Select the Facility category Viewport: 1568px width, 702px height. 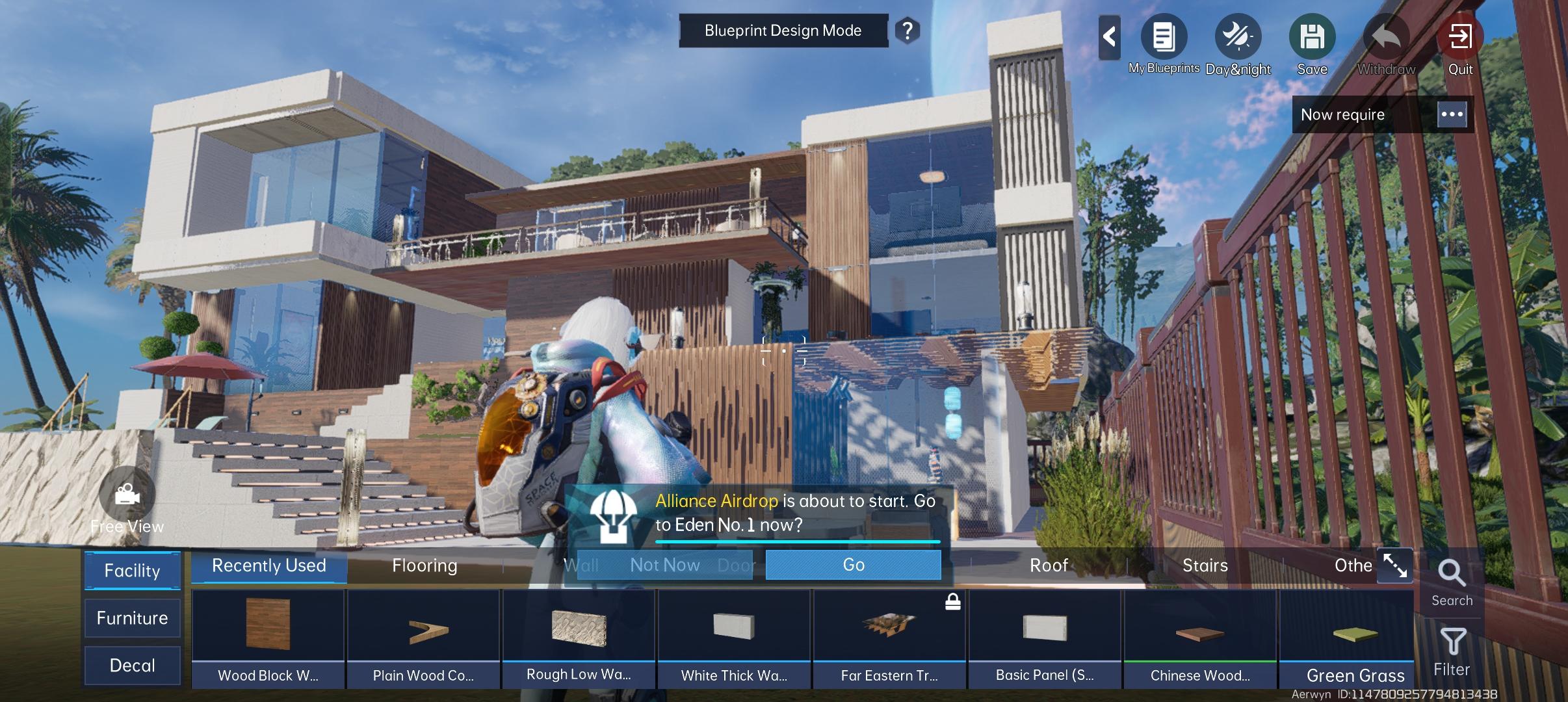(132, 571)
